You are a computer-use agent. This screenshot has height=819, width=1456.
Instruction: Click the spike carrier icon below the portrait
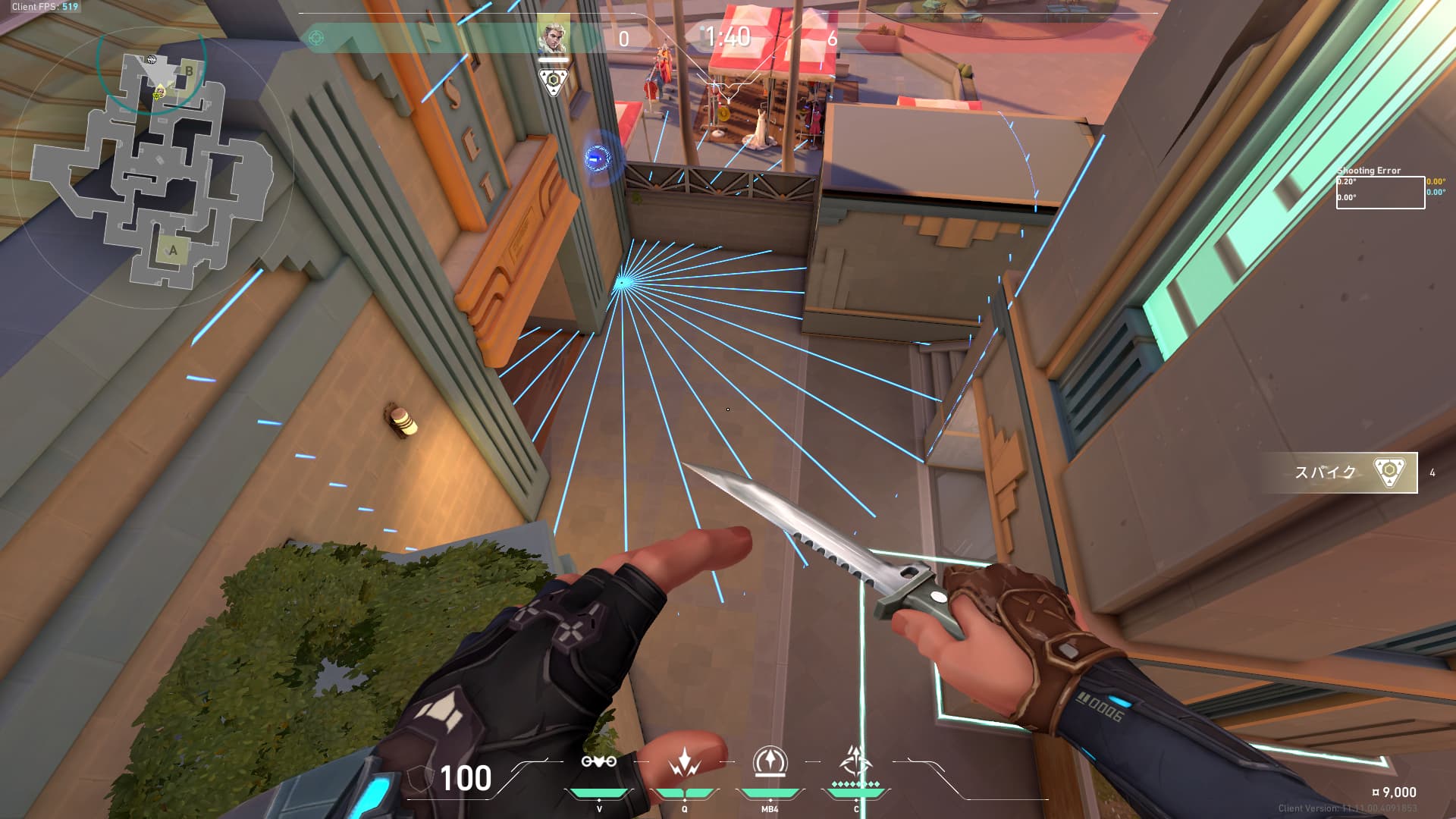[x=553, y=81]
